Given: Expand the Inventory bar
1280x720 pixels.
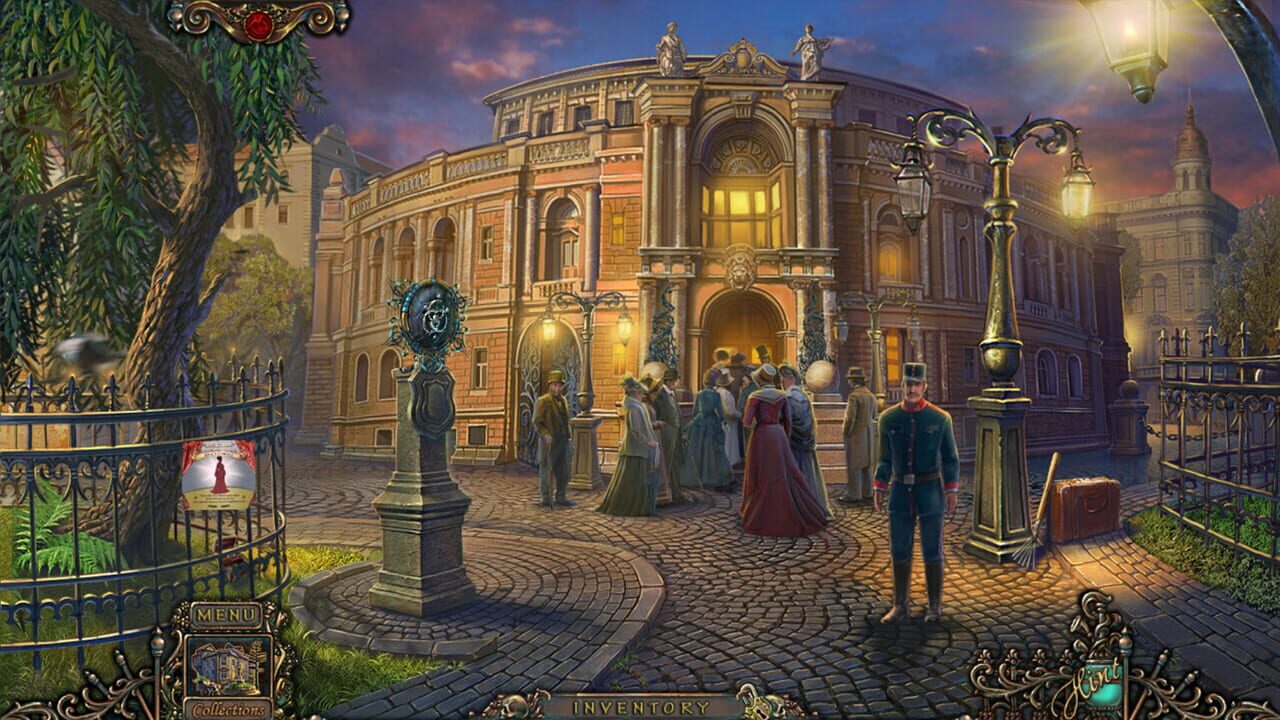Looking at the screenshot, I should tap(640, 706).
